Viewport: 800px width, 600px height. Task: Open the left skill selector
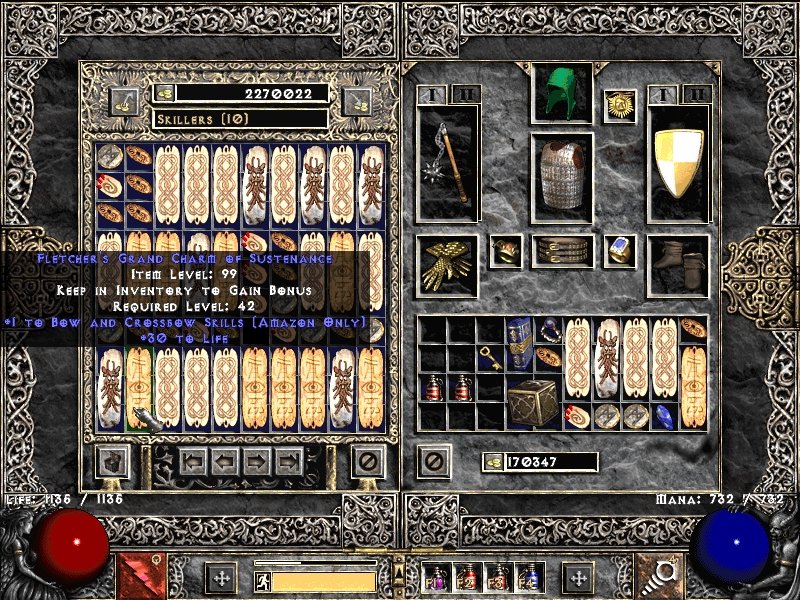click(141, 577)
